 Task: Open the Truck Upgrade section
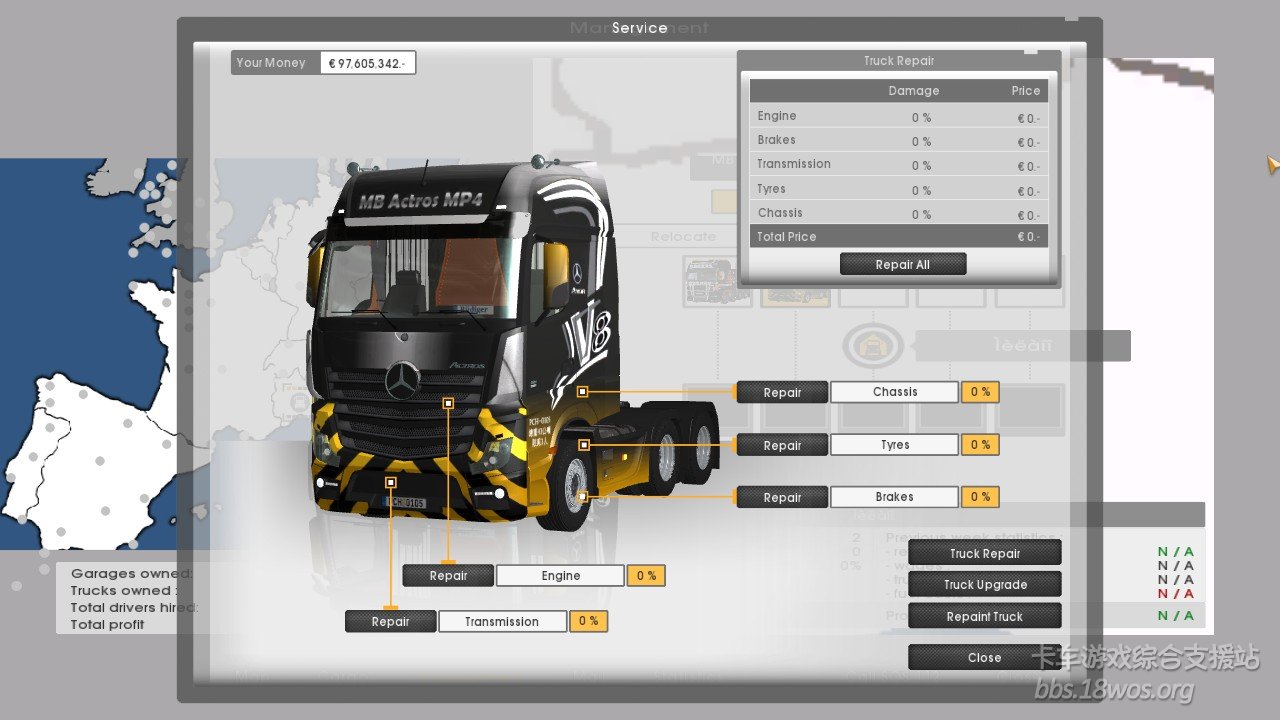pyautogui.click(x=984, y=585)
